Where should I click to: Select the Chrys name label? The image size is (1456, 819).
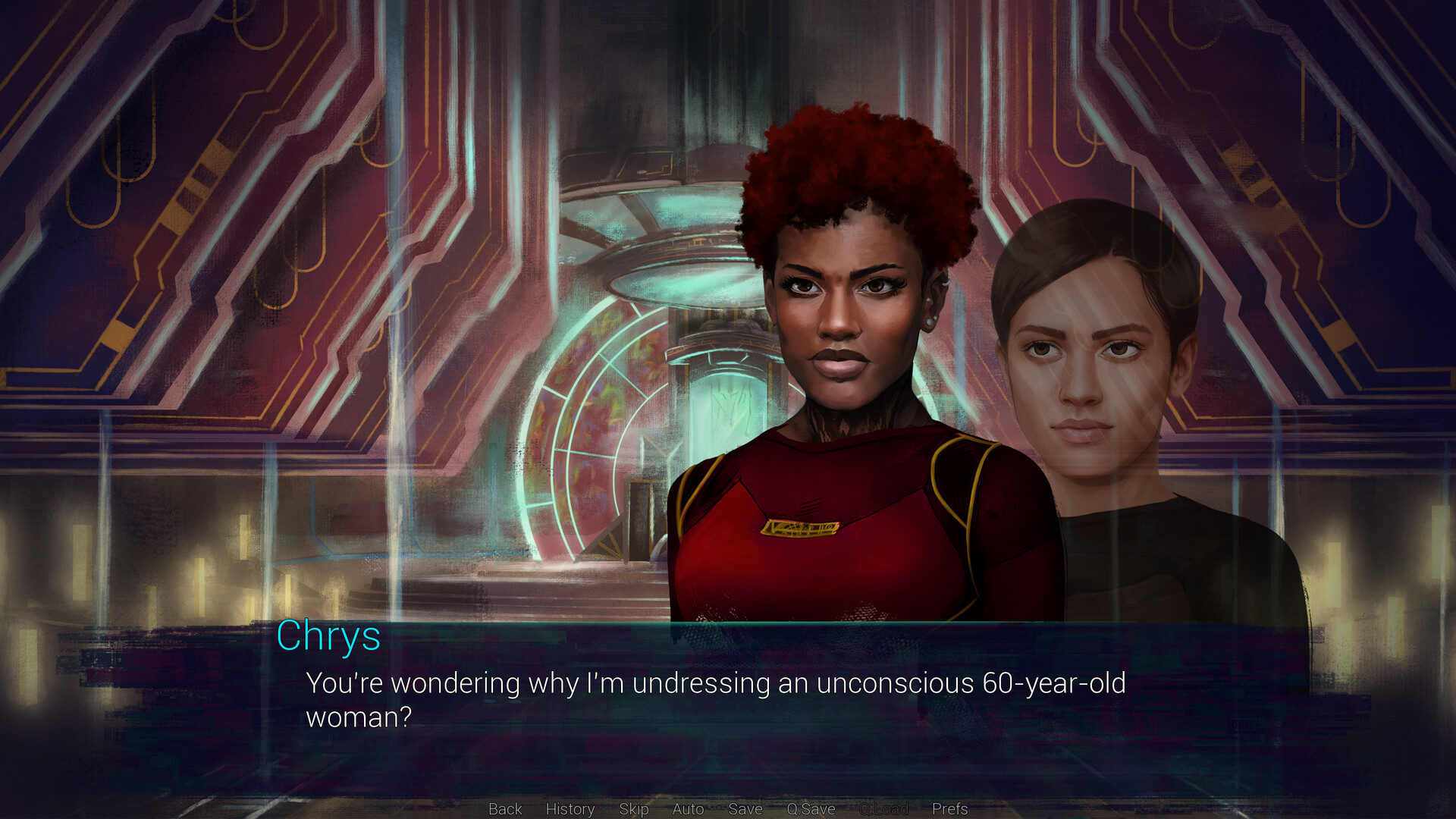[x=329, y=639]
